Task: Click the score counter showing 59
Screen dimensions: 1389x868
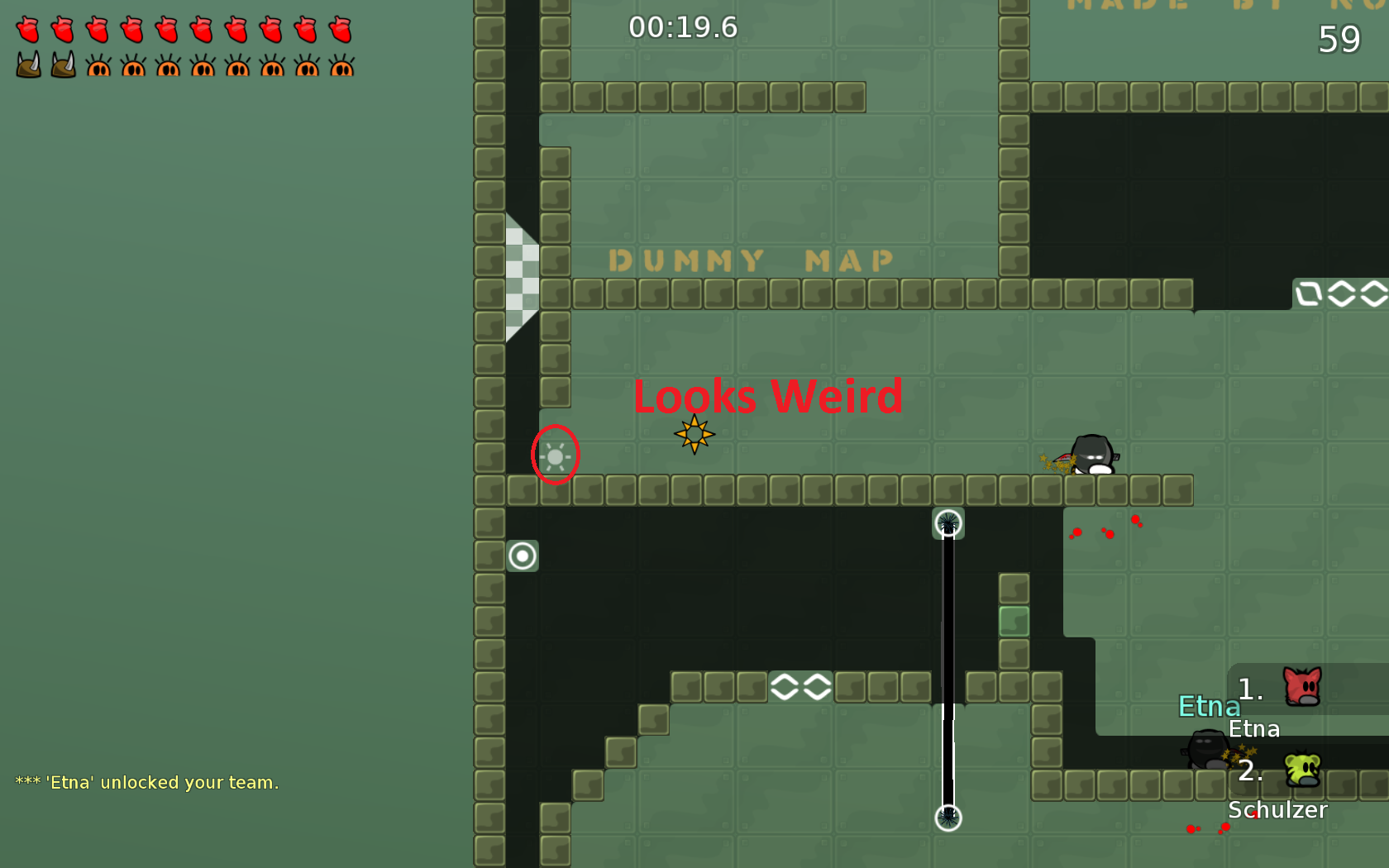Action: [1341, 40]
